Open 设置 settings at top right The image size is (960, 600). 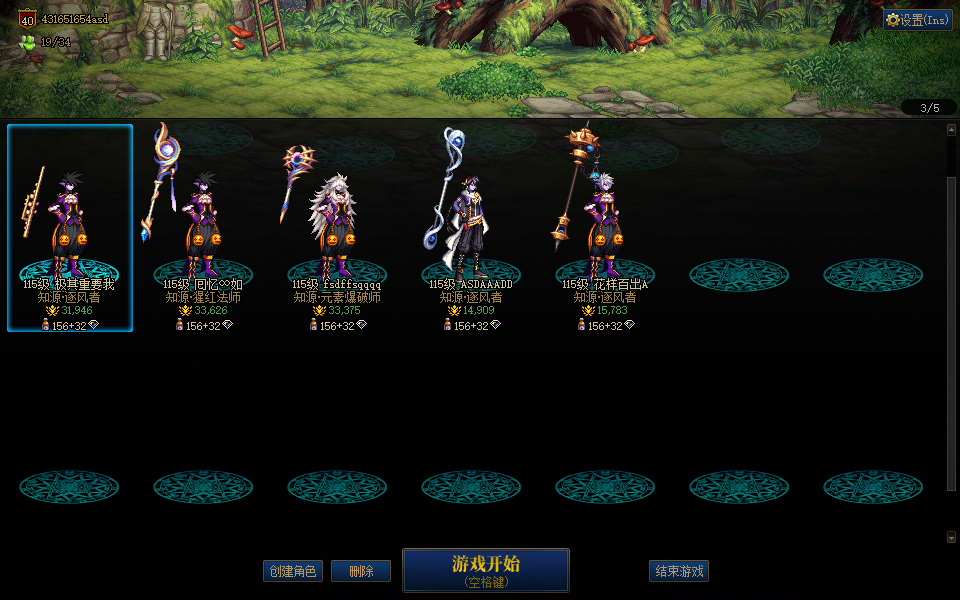point(918,20)
